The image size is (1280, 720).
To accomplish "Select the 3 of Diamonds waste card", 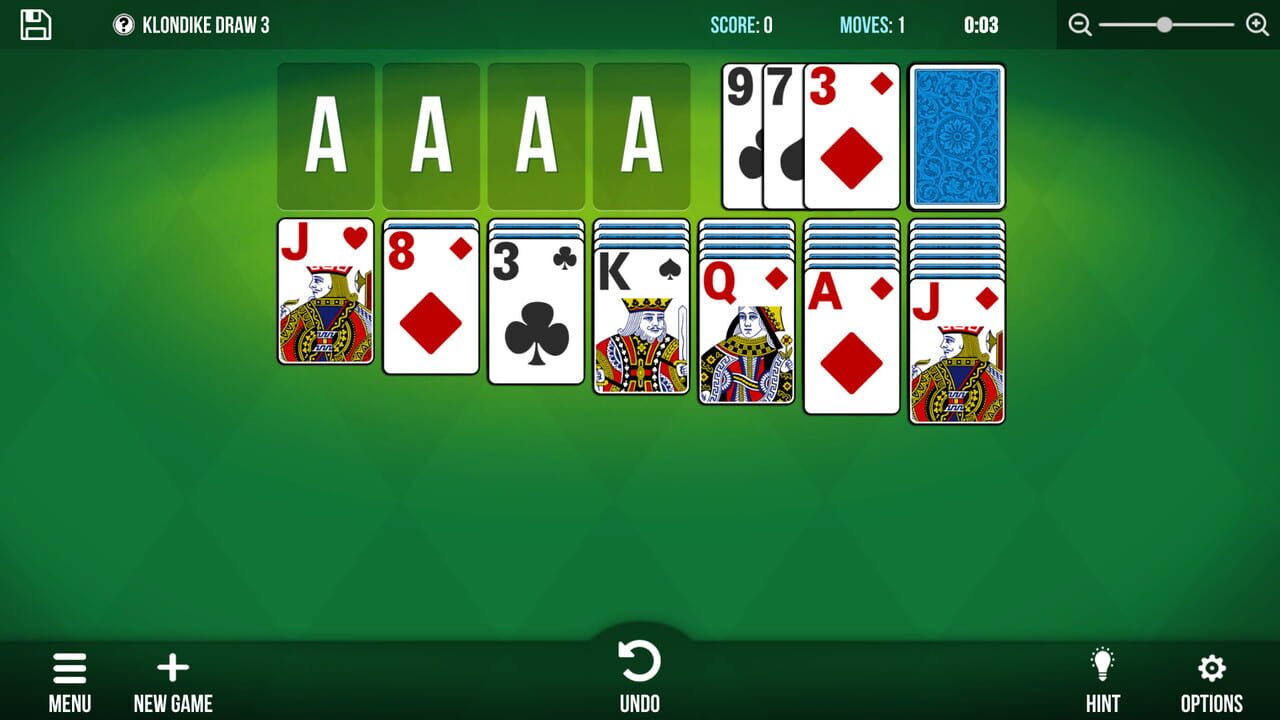I will pyautogui.click(x=851, y=136).
